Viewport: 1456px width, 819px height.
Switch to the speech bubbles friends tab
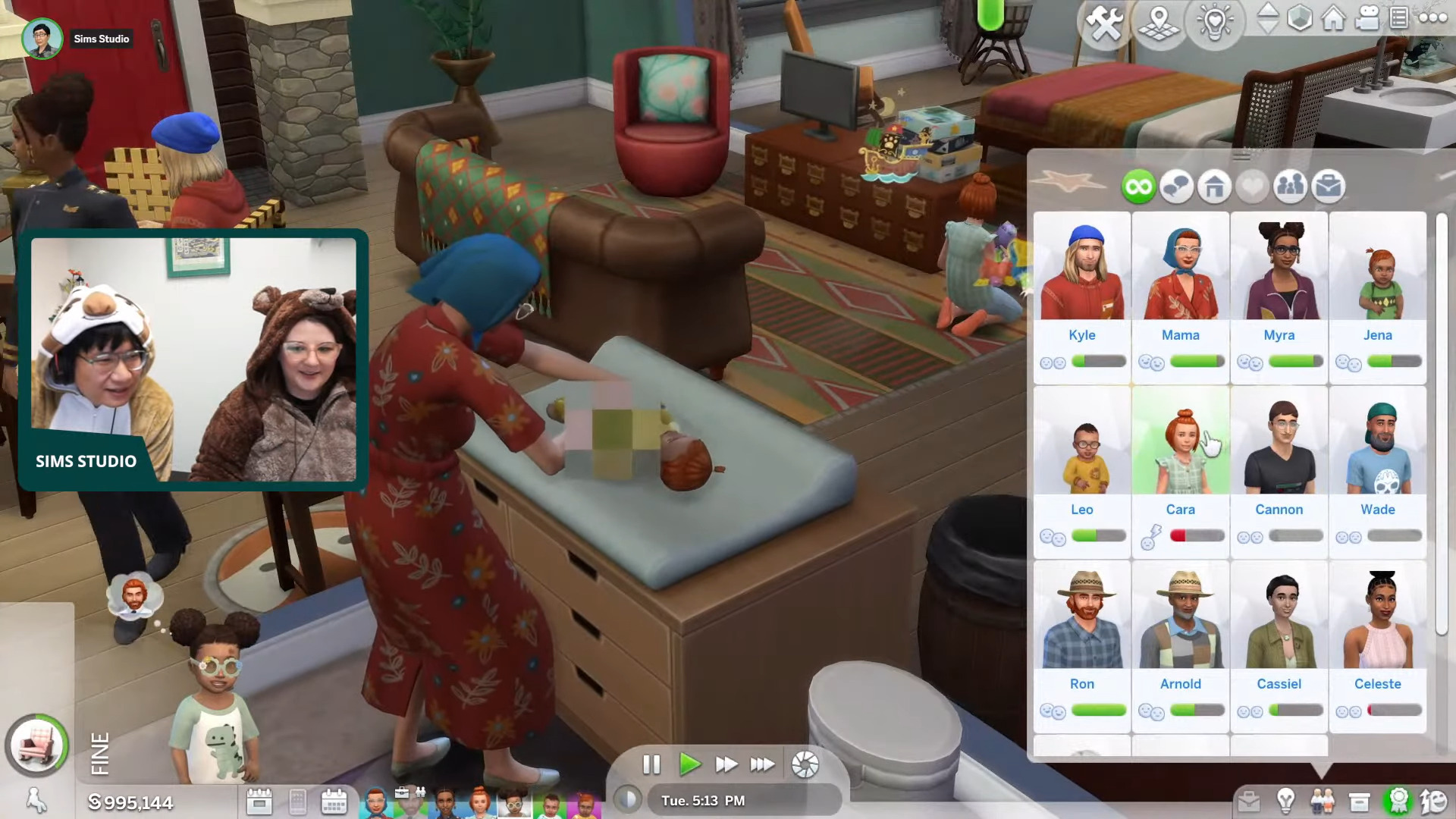click(1176, 187)
